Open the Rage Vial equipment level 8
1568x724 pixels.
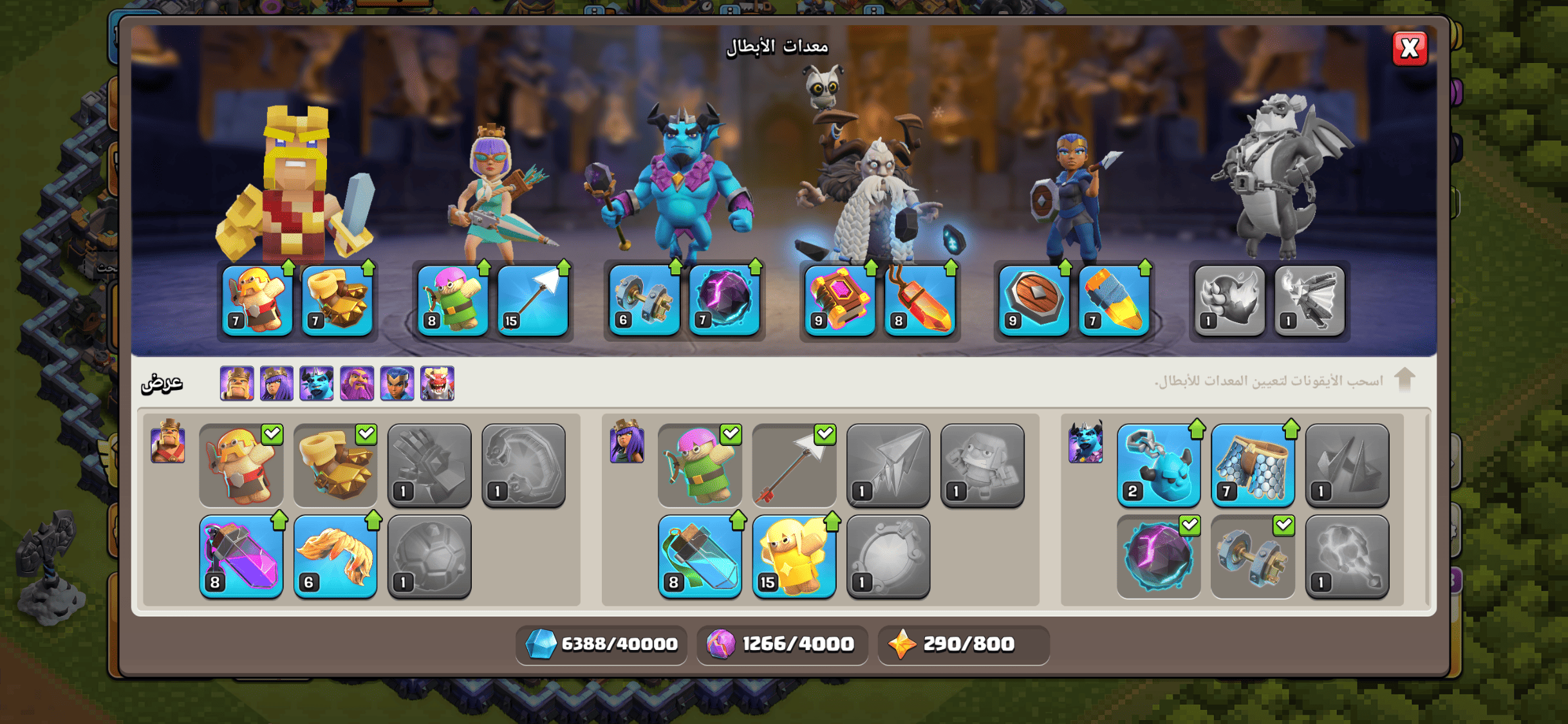(241, 557)
